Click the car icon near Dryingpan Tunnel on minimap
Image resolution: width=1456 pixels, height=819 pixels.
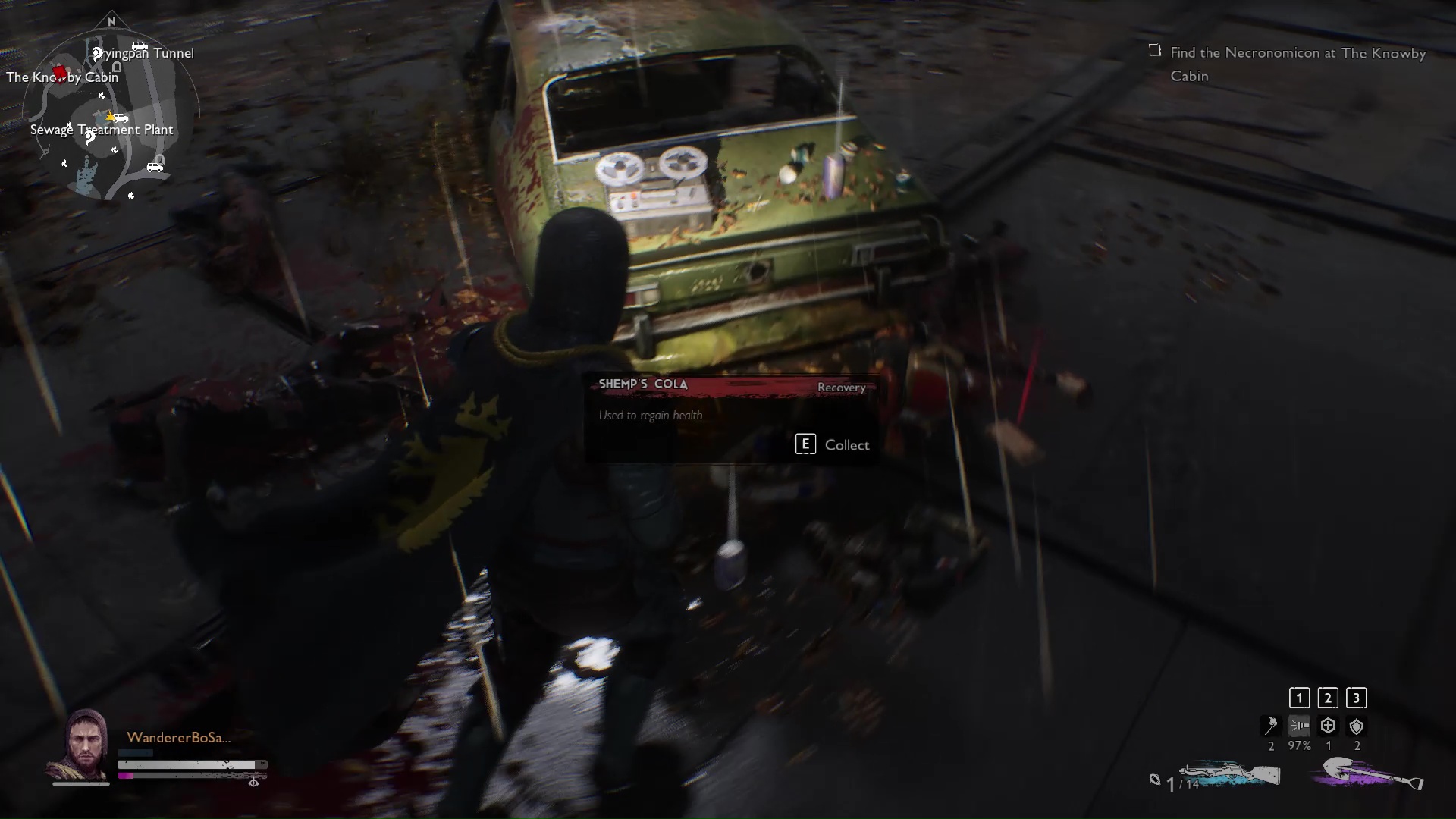[140, 46]
